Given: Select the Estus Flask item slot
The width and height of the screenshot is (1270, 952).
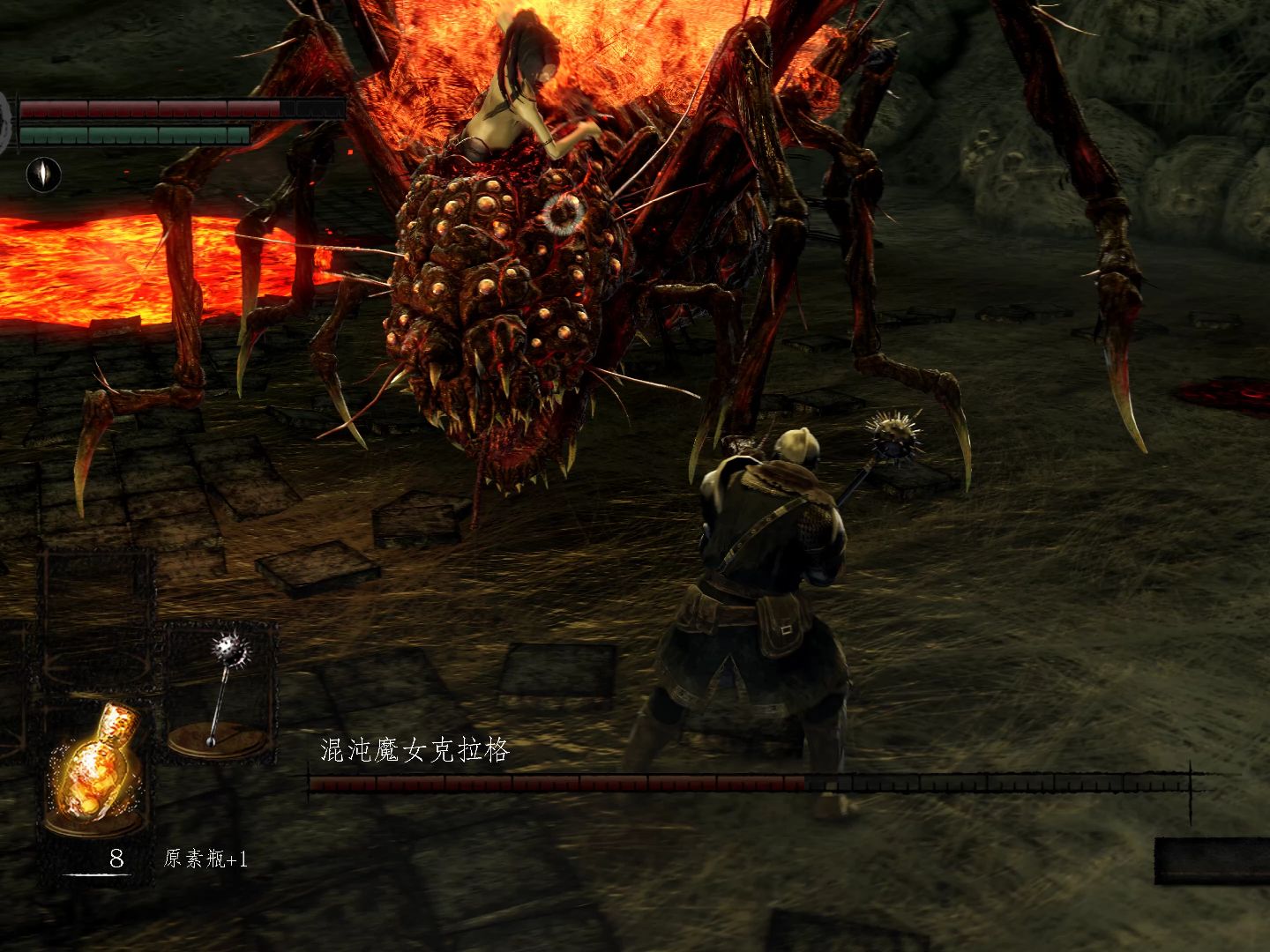Looking at the screenshot, I should pos(95,767).
